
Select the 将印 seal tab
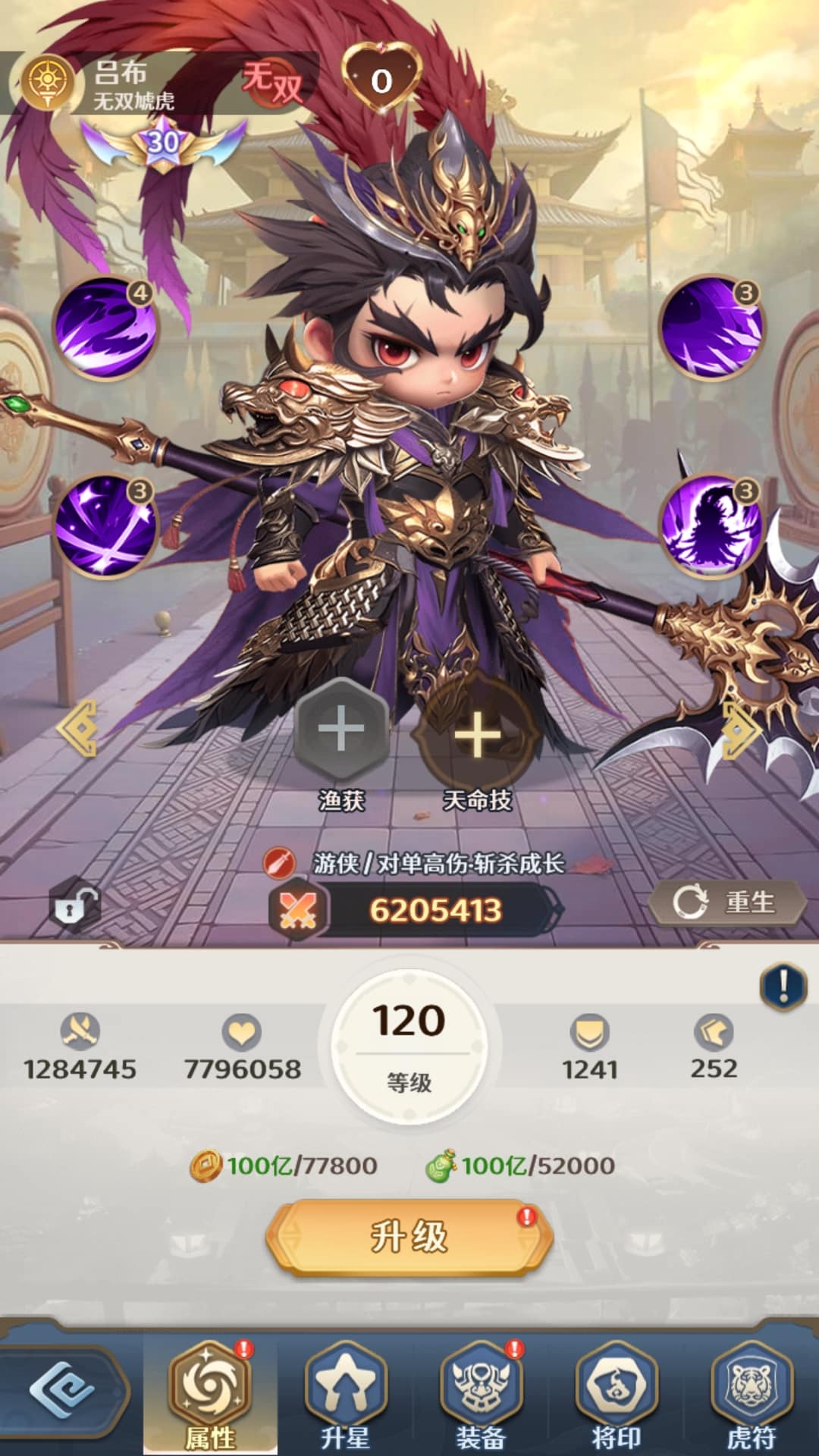point(615,1395)
